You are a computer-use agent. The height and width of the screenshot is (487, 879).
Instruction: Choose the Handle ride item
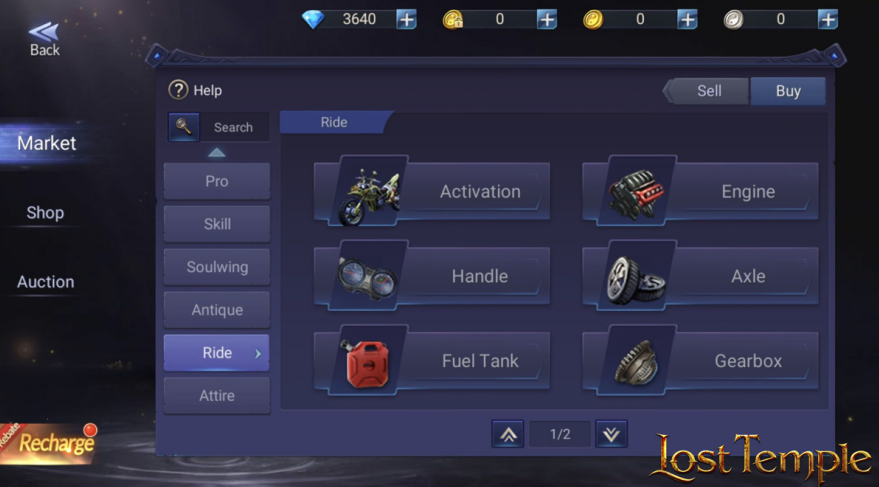(x=432, y=276)
